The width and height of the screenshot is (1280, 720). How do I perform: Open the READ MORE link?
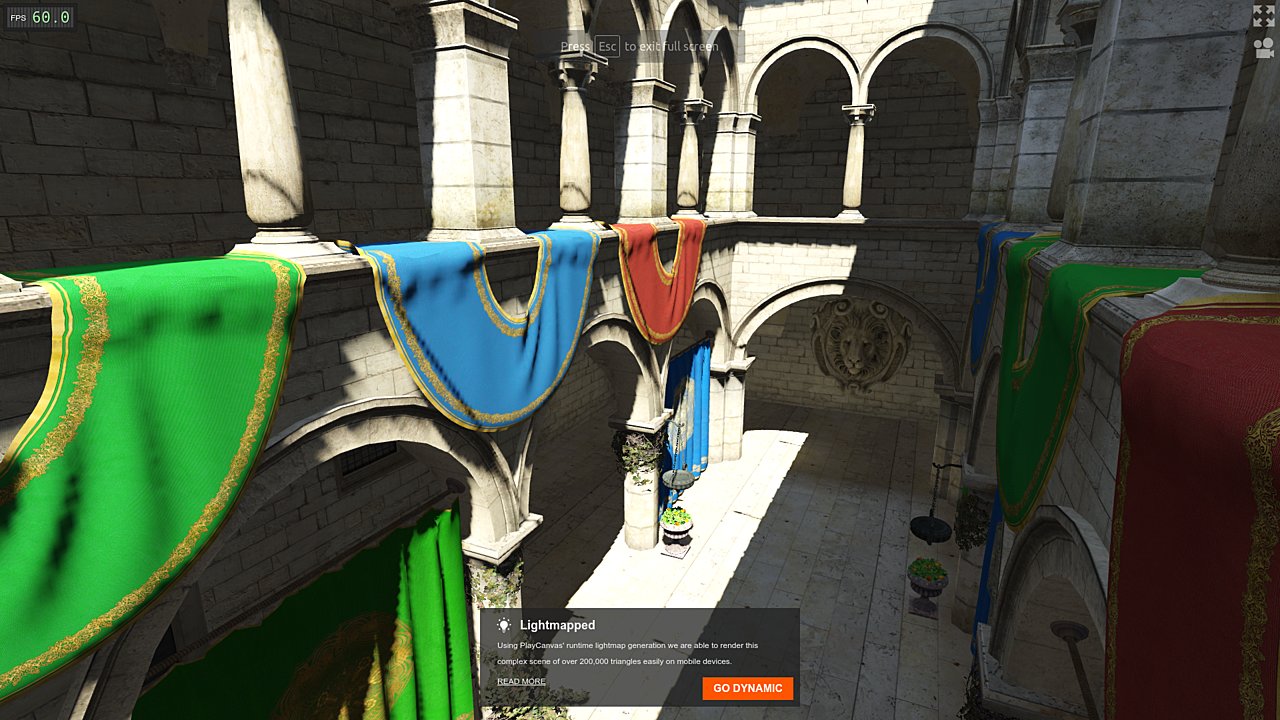521,681
